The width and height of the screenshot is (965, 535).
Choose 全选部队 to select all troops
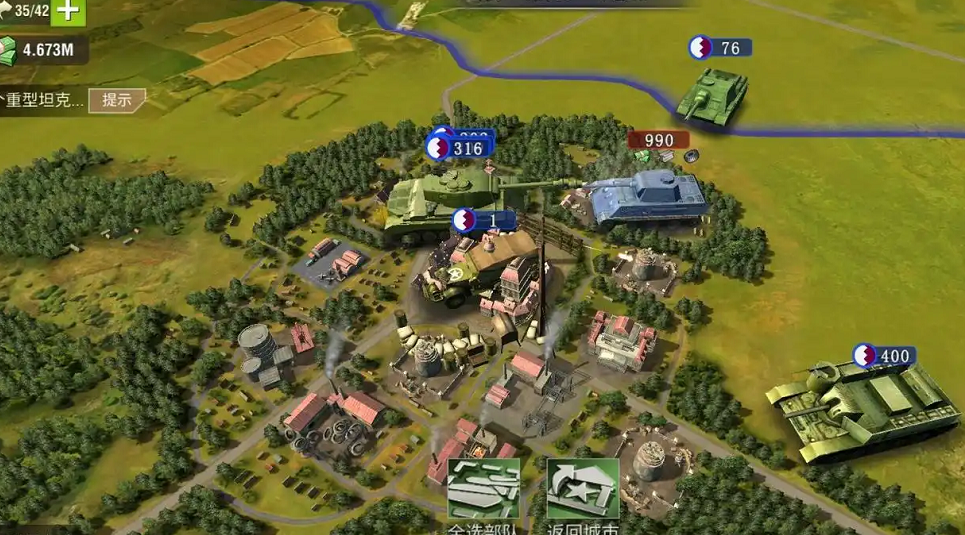[x=483, y=492]
